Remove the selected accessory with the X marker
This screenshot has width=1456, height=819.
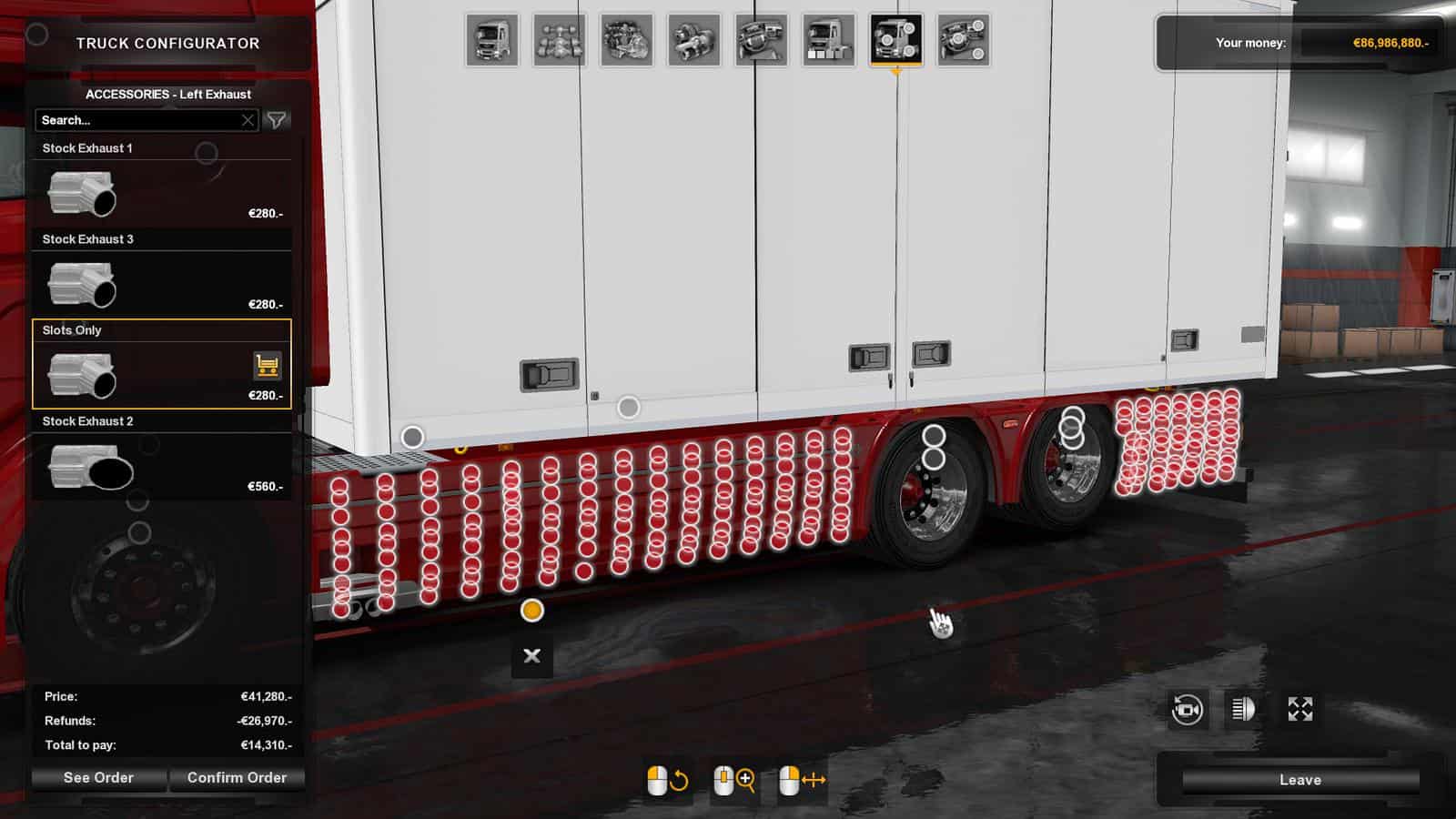531,654
